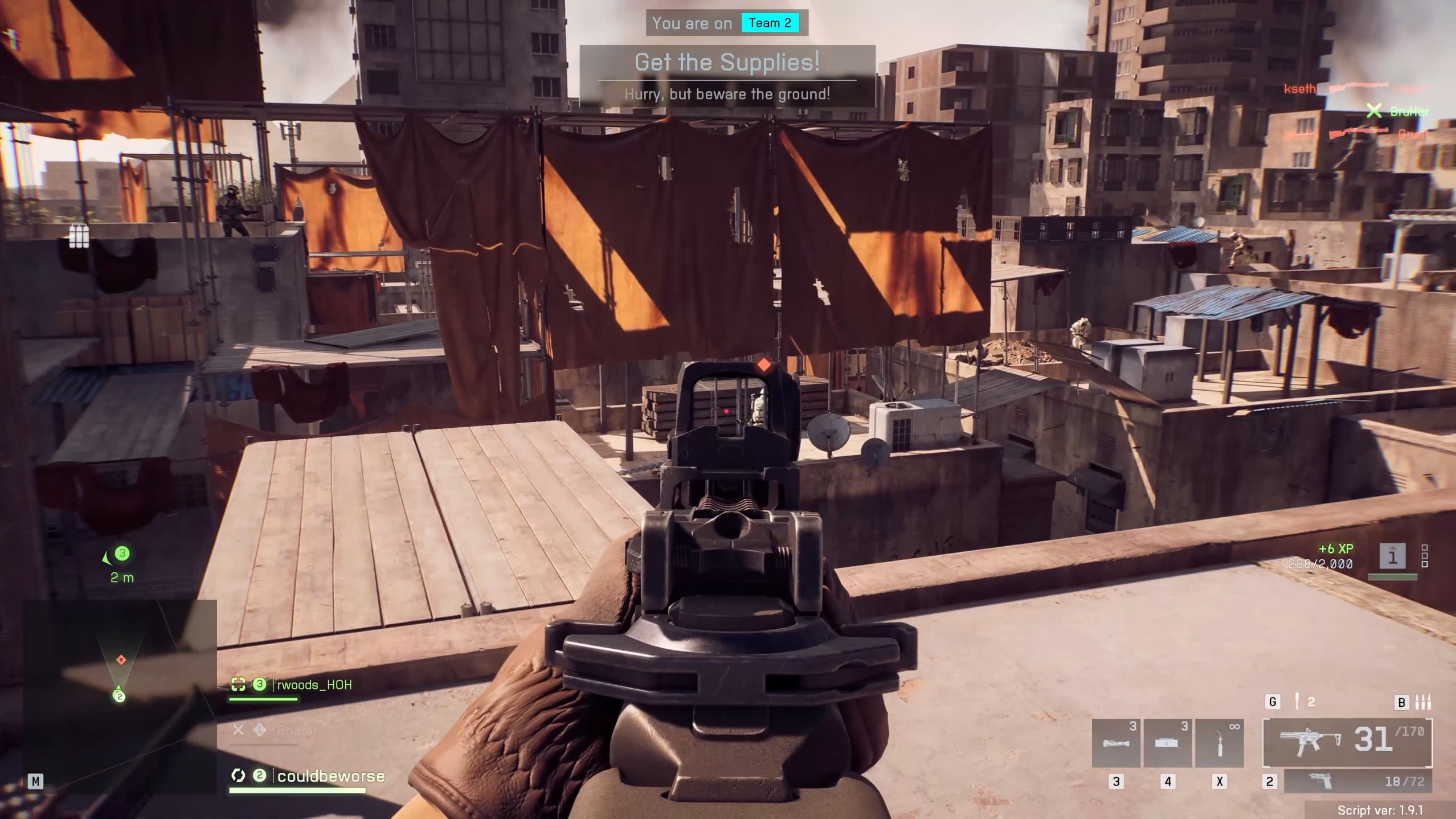
Task: Click the level 1 rank badge
Action: [1392, 555]
